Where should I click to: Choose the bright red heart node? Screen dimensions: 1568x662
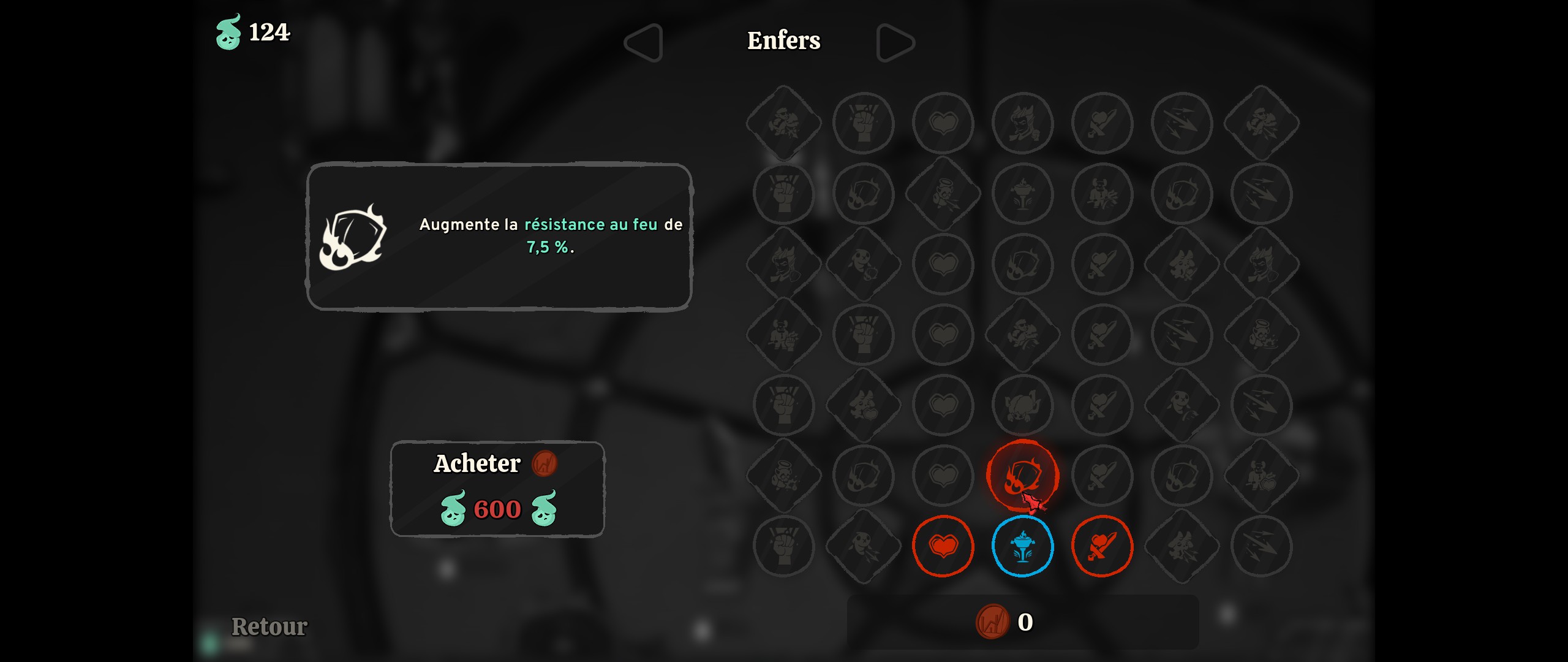943,546
